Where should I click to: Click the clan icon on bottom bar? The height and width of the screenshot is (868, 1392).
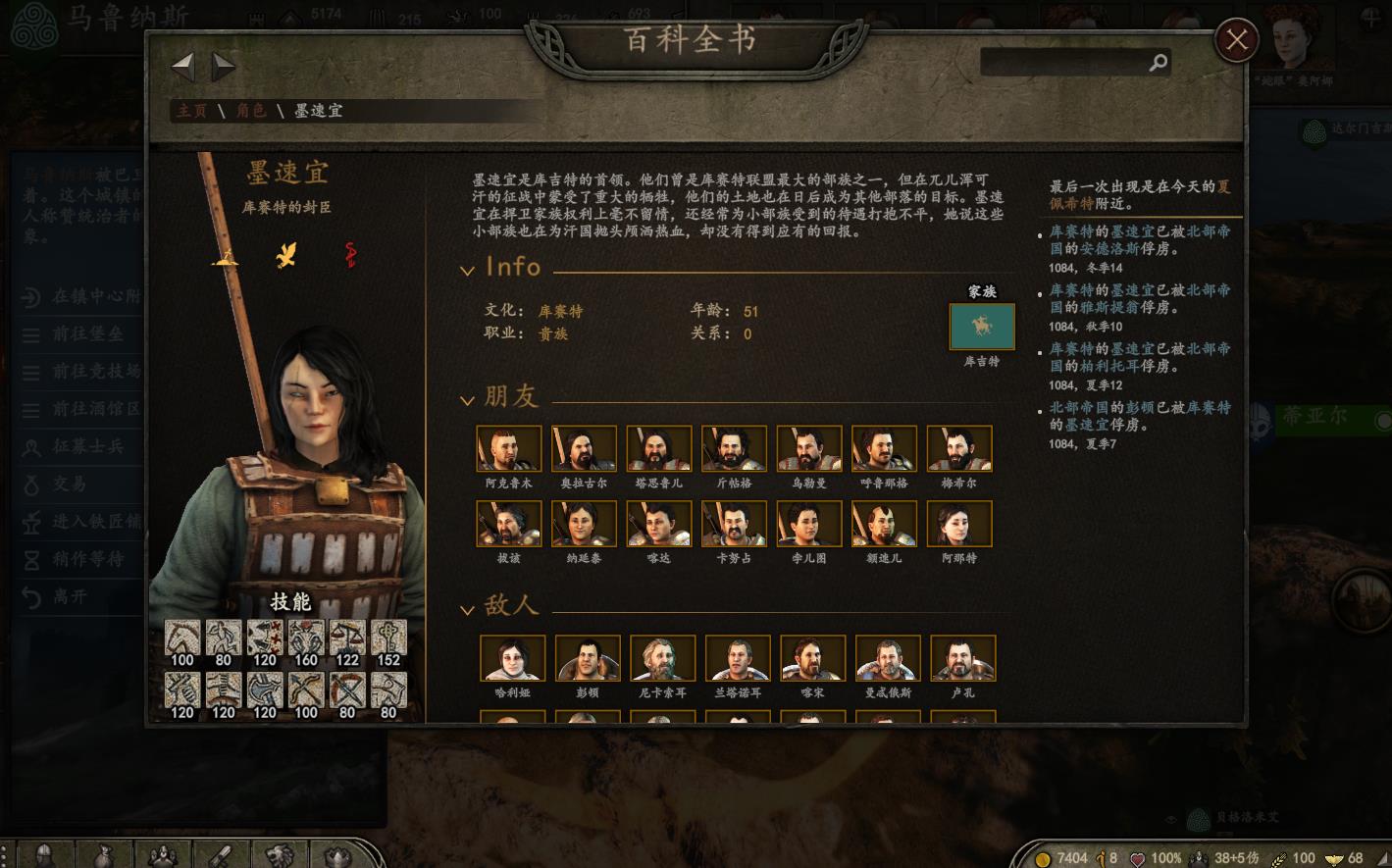click(x=337, y=856)
